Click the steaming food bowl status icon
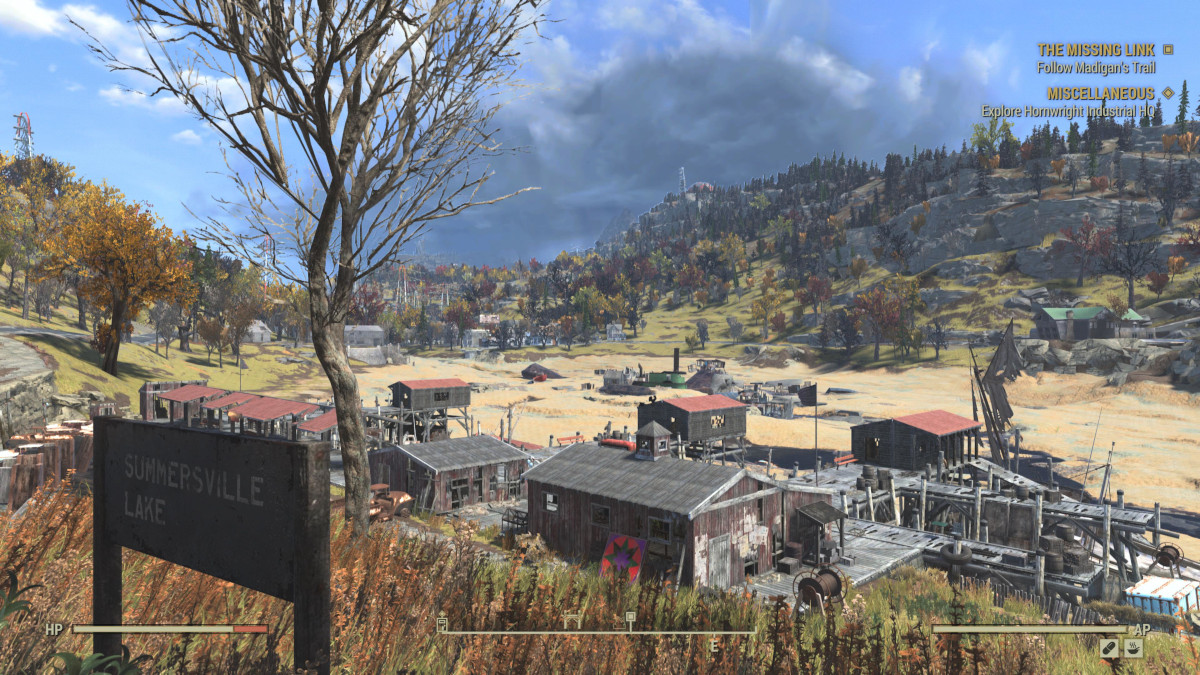The height and width of the screenshot is (675, 1200). click(x=1133, y=648)
